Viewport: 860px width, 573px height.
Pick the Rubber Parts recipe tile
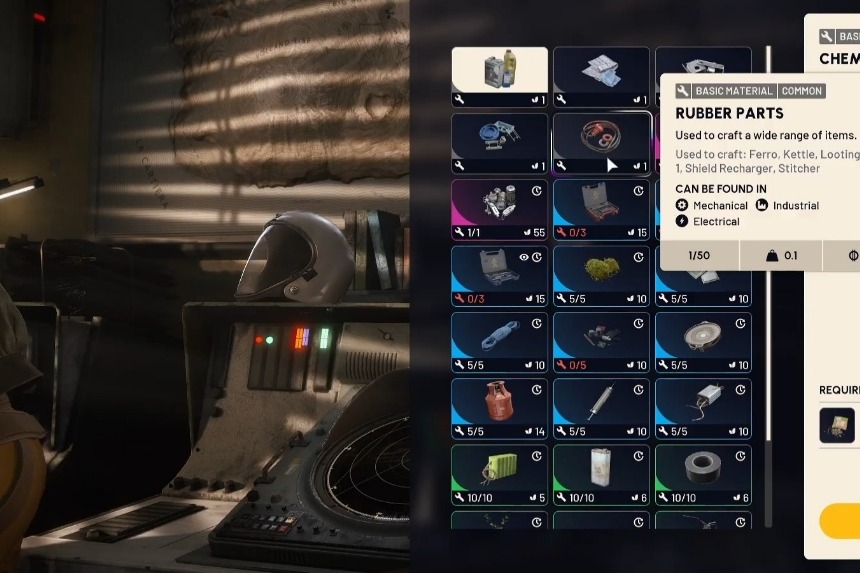601,142
